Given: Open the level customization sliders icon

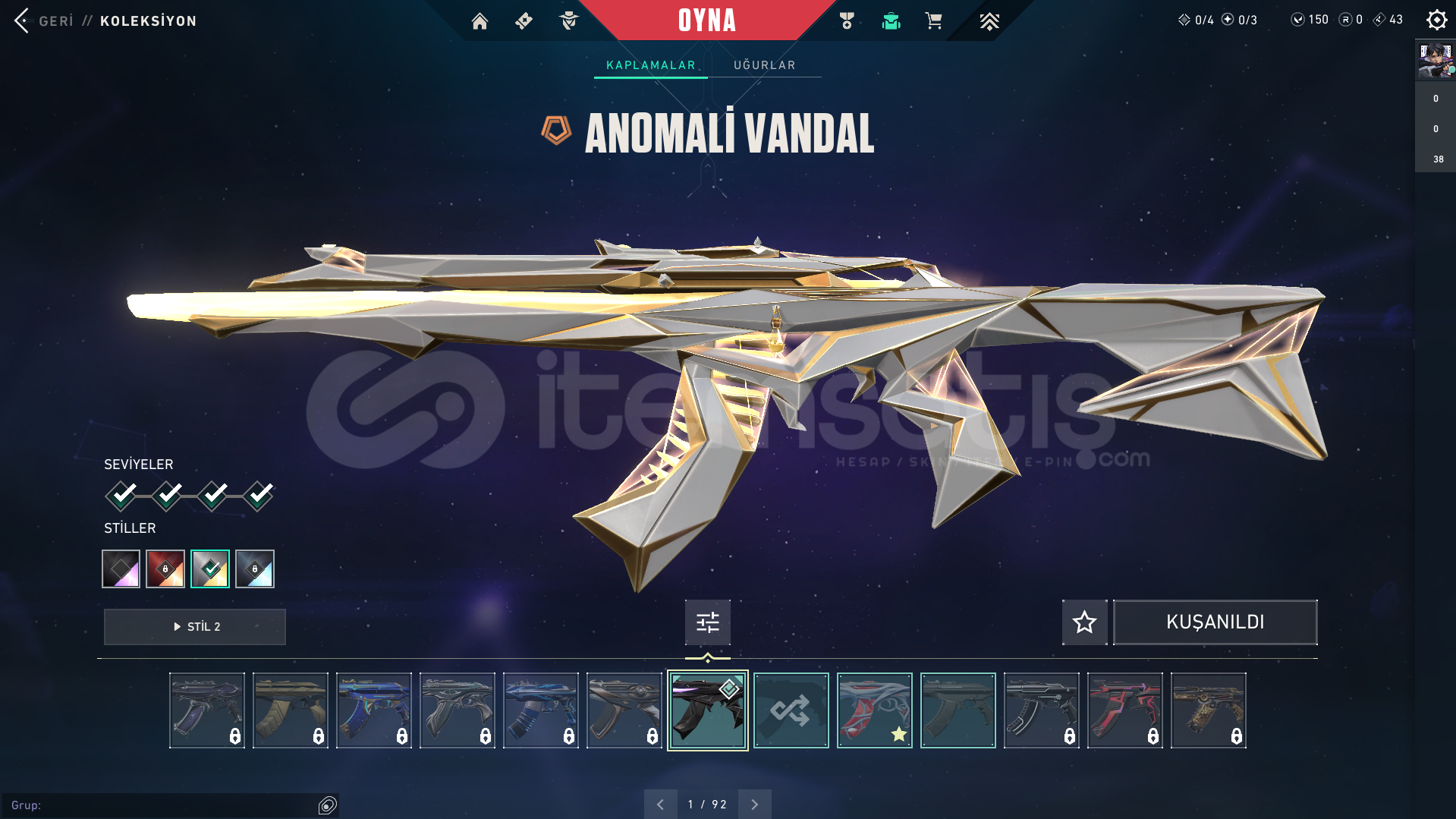Looking at the screenshot, I should tap(706, 622).
